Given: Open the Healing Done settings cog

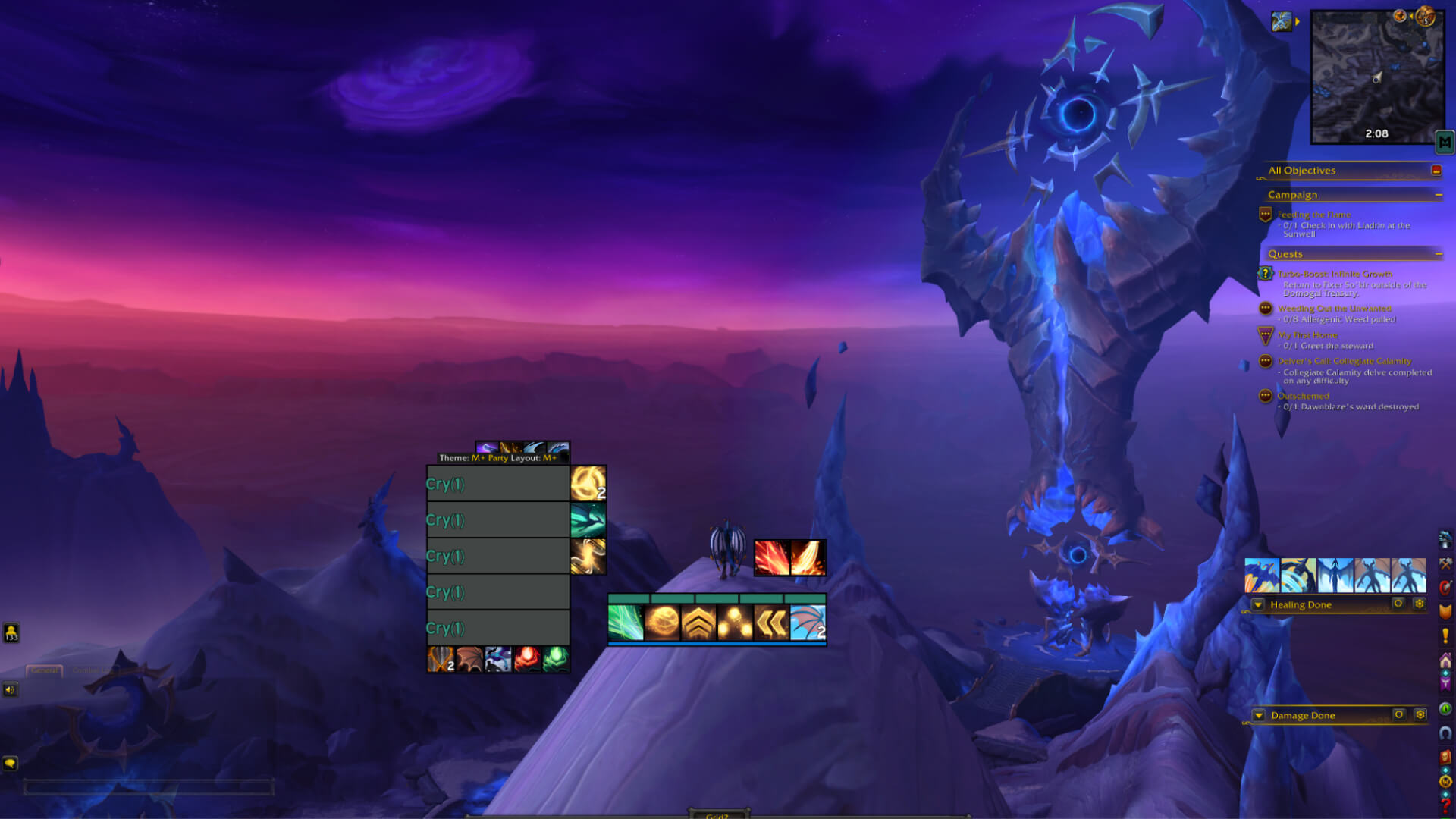Looking at the screenshot, I should 1420,604.
